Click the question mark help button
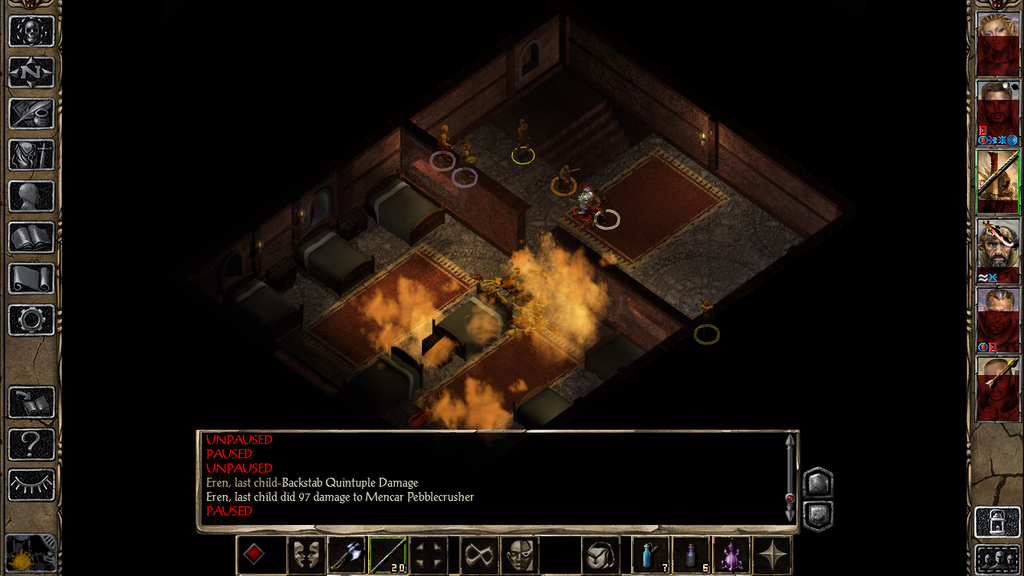Viewport: 1024px width, 576px height. click(31, 443)
